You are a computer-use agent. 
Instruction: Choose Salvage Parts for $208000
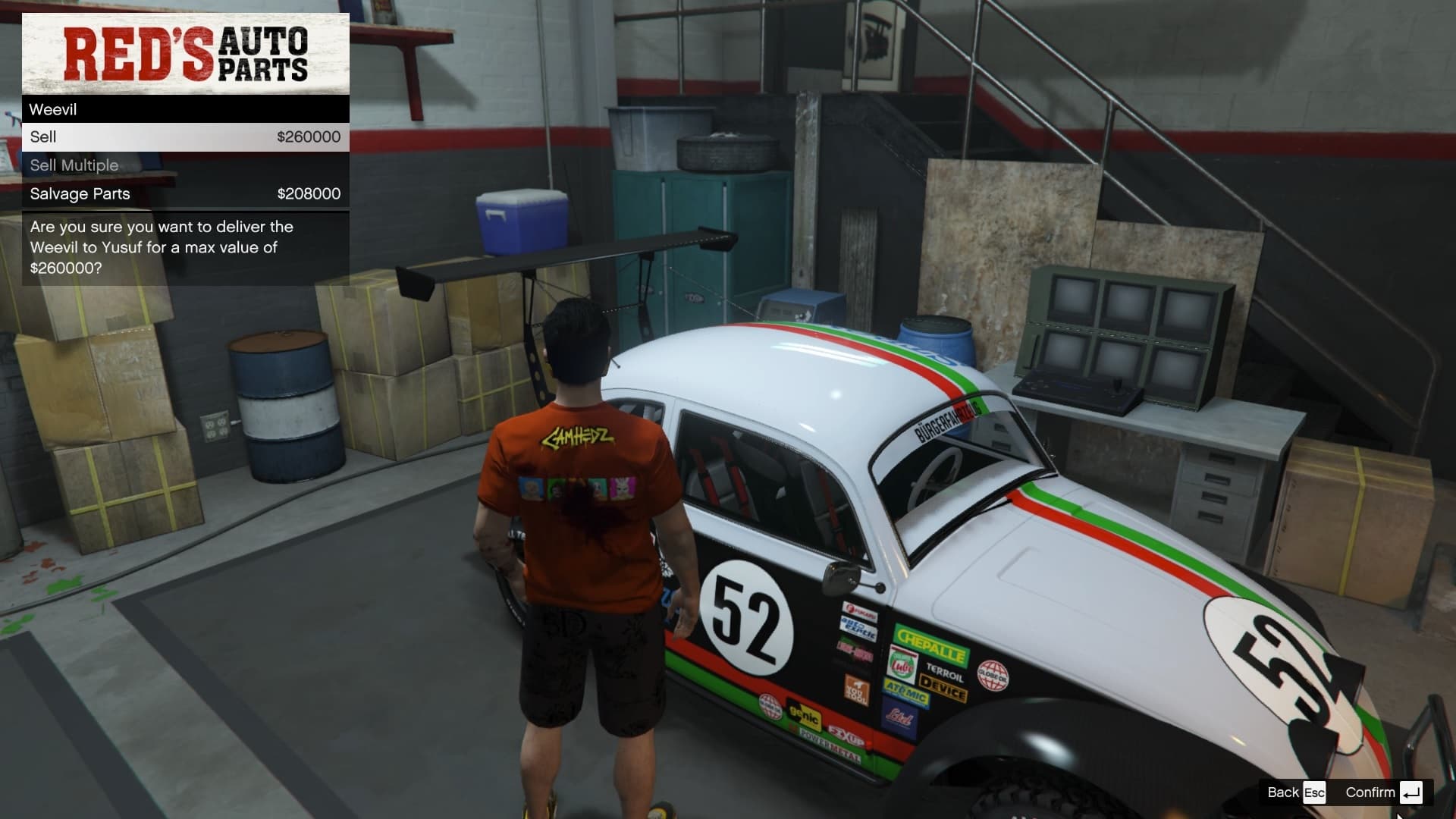[x=185, y=194]
